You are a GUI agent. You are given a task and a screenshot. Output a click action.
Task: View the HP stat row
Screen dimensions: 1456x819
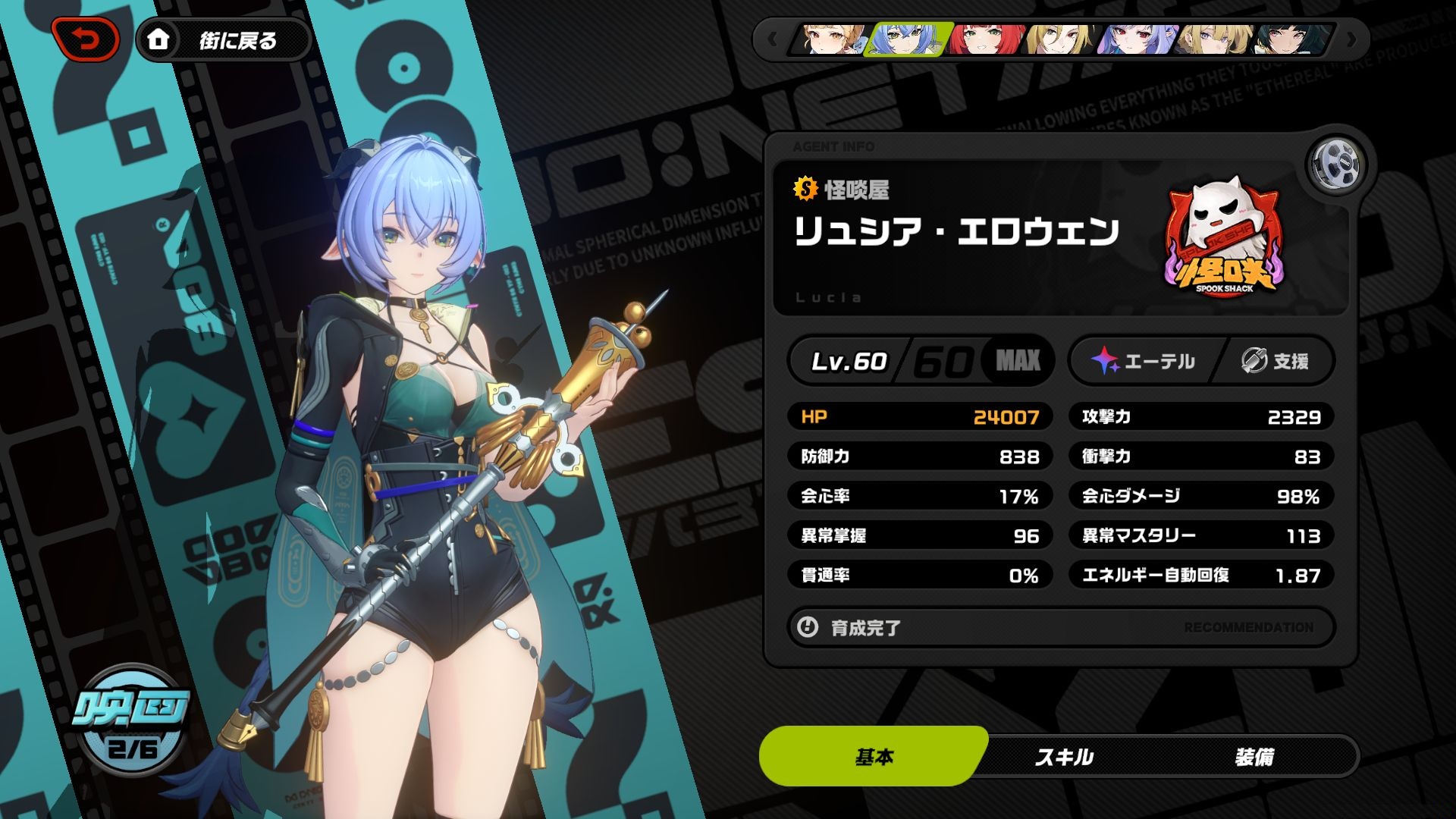(x=920, y=416)
